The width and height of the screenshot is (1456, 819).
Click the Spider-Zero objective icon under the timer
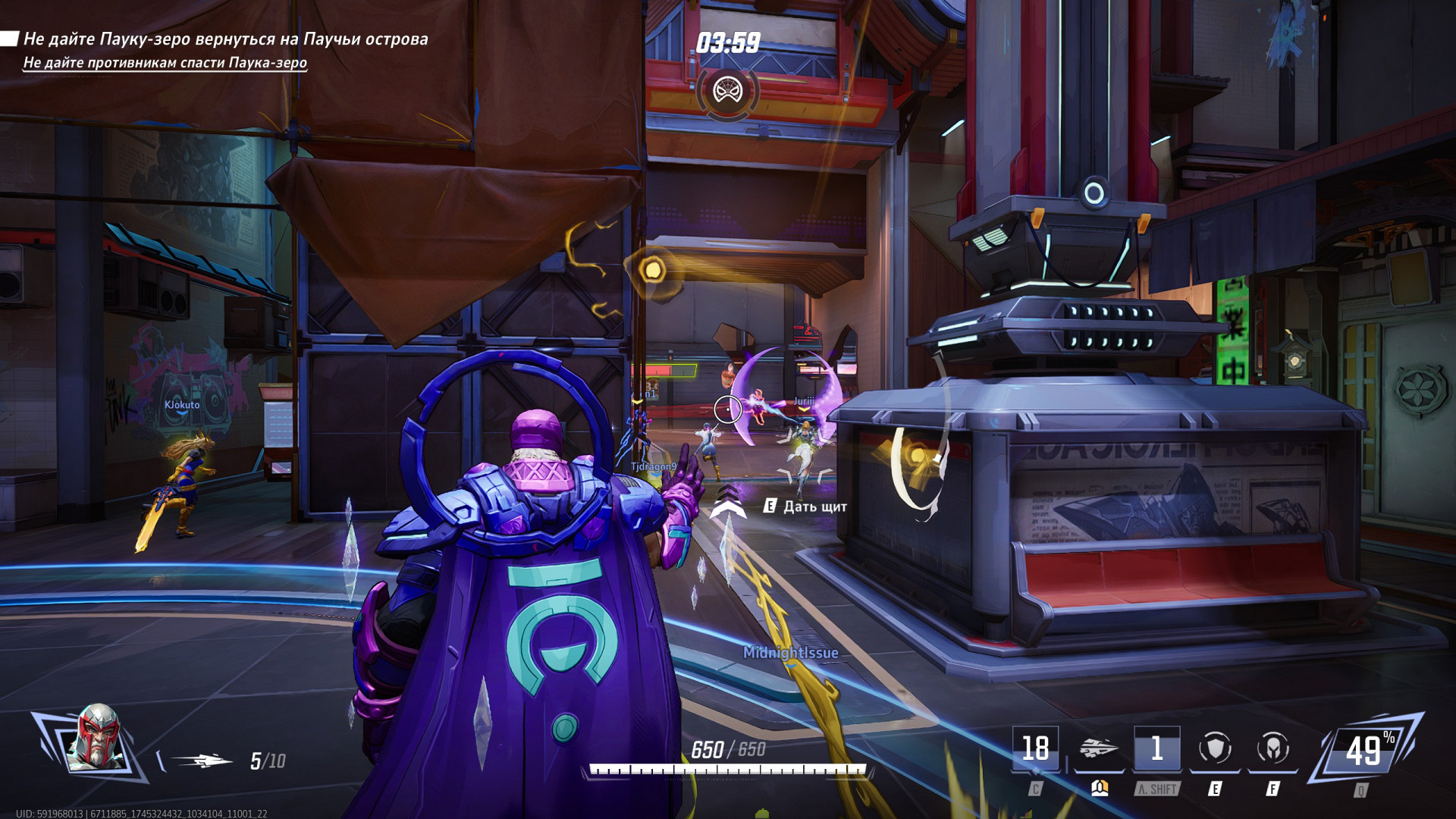tap(727, 92)
